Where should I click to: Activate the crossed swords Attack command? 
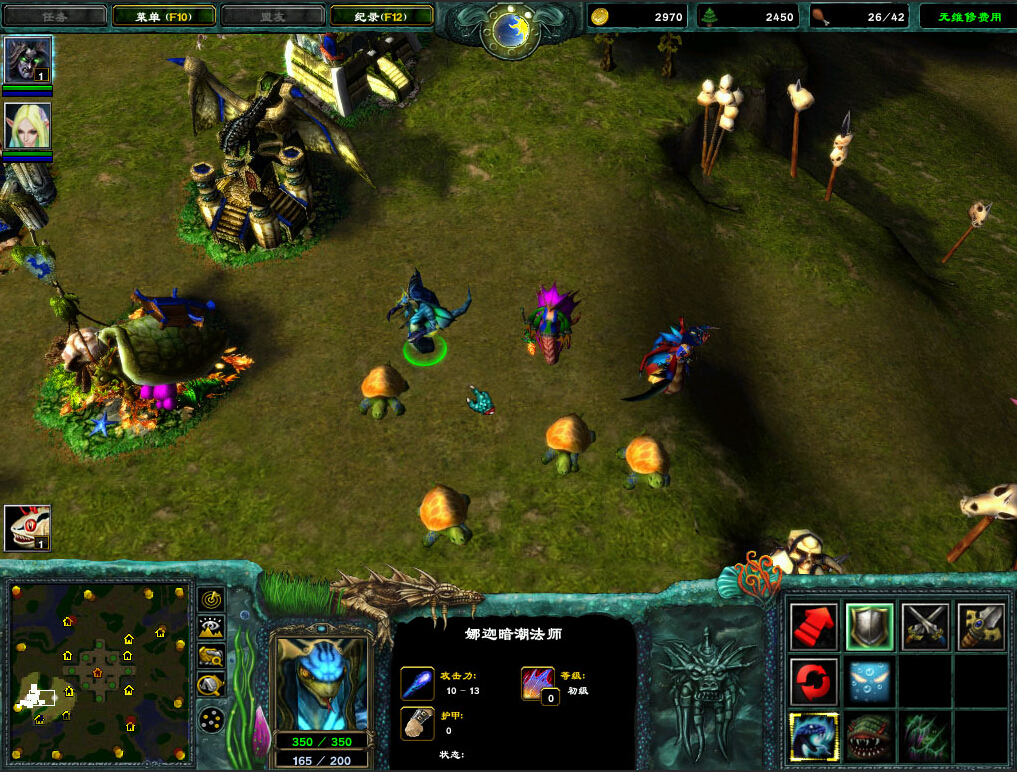925,626
